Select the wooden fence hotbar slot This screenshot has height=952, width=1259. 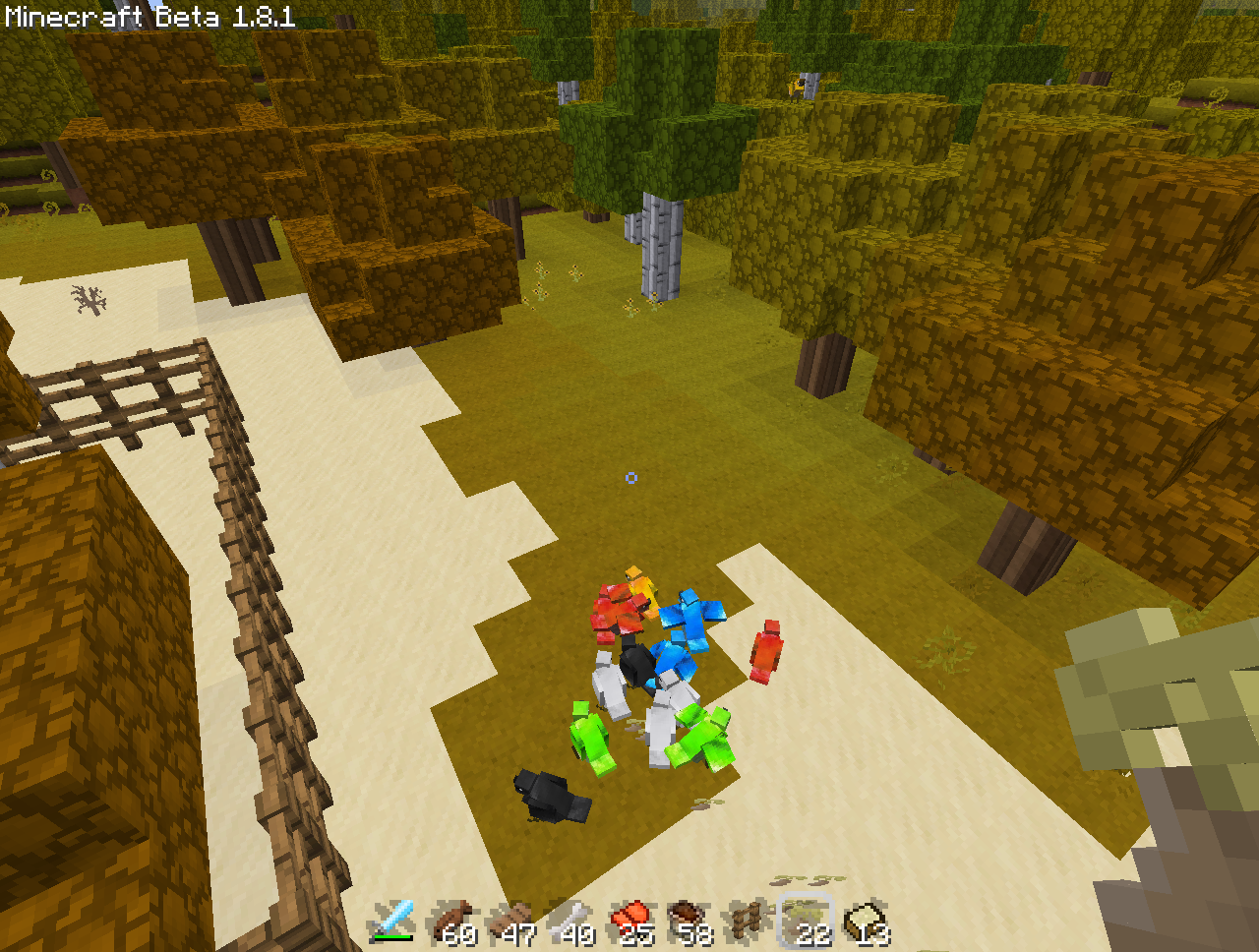pos(748,922)
